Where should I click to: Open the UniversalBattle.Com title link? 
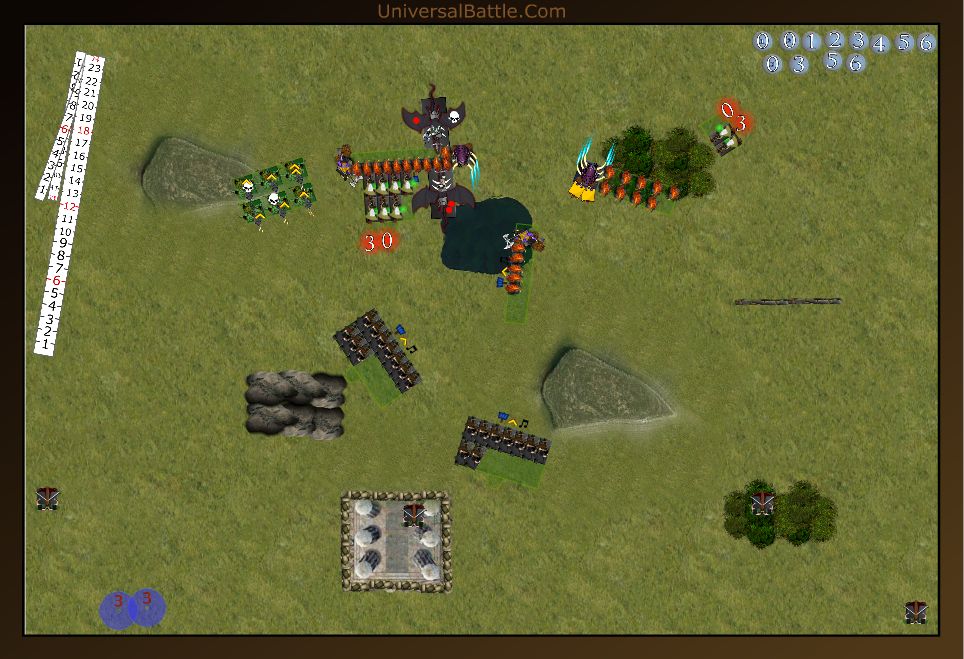(x=471, y=12)
